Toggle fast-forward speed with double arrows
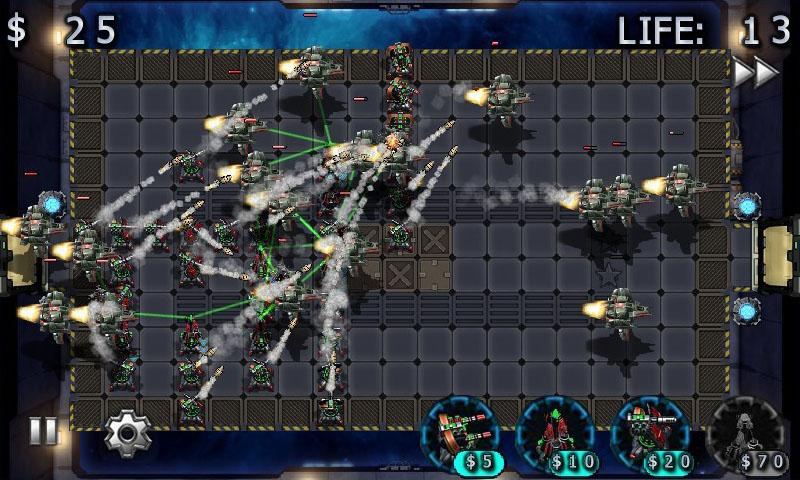 [x=755, y=73]
